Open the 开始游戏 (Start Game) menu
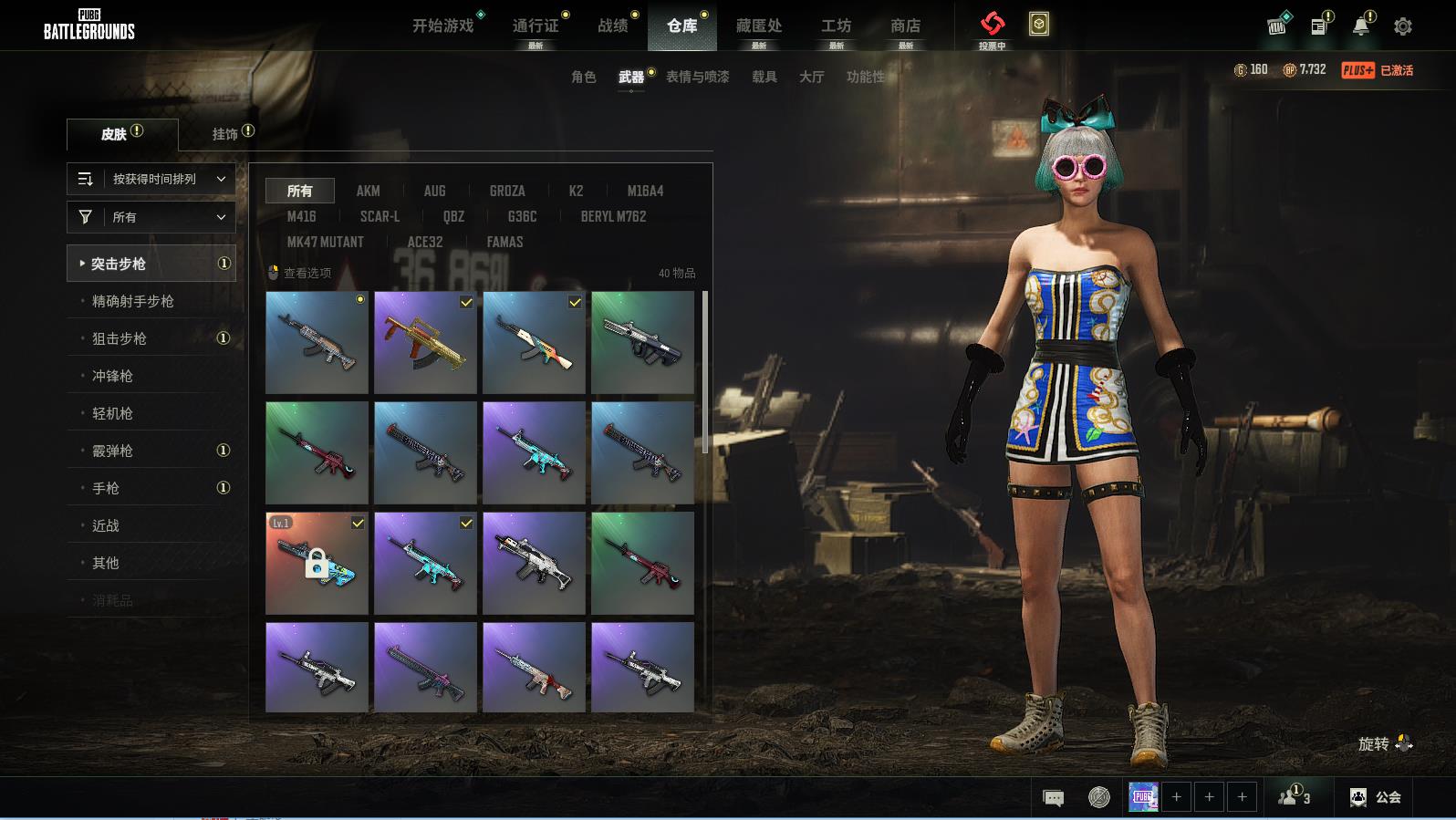The image size is (1456, 820). point(443,26)
